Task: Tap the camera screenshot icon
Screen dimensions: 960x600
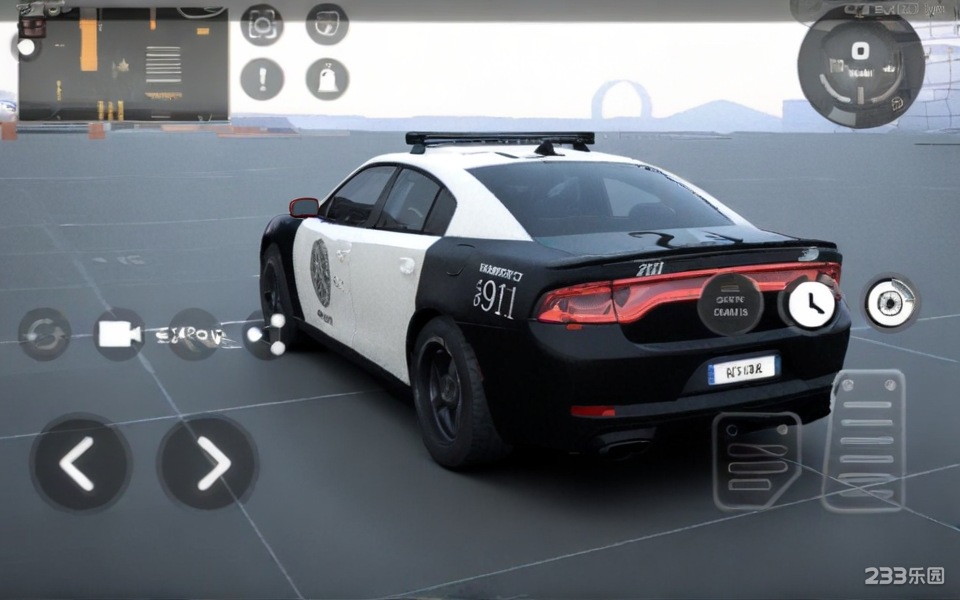Action: 262,25
